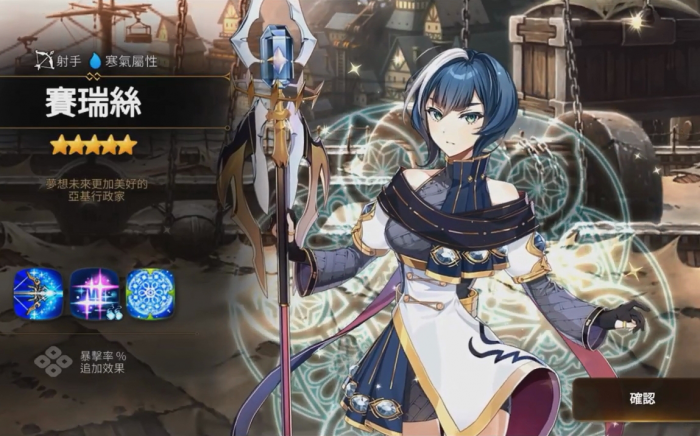Screen dimensions: 700x436
Task: Select the blue magic circle skill icon
Action: (150, 294)
